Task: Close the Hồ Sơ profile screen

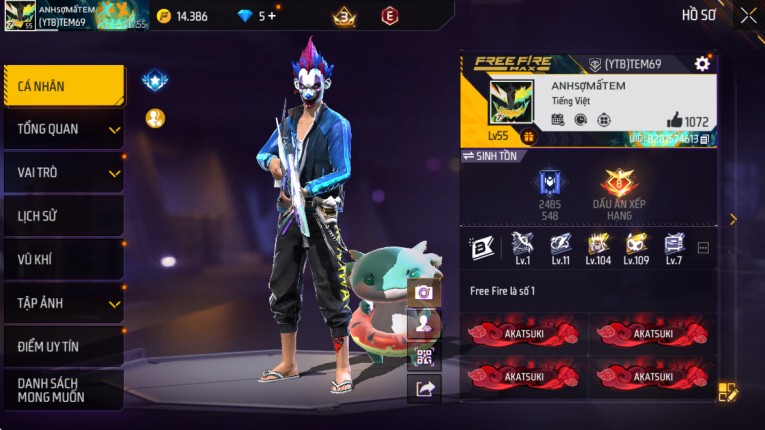Action: 748,15
